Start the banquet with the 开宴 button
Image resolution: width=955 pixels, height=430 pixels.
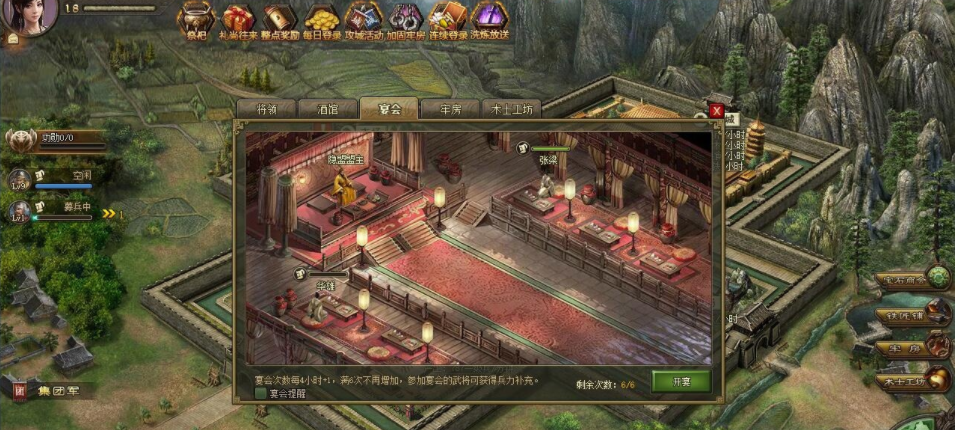(x=681, y=381)
